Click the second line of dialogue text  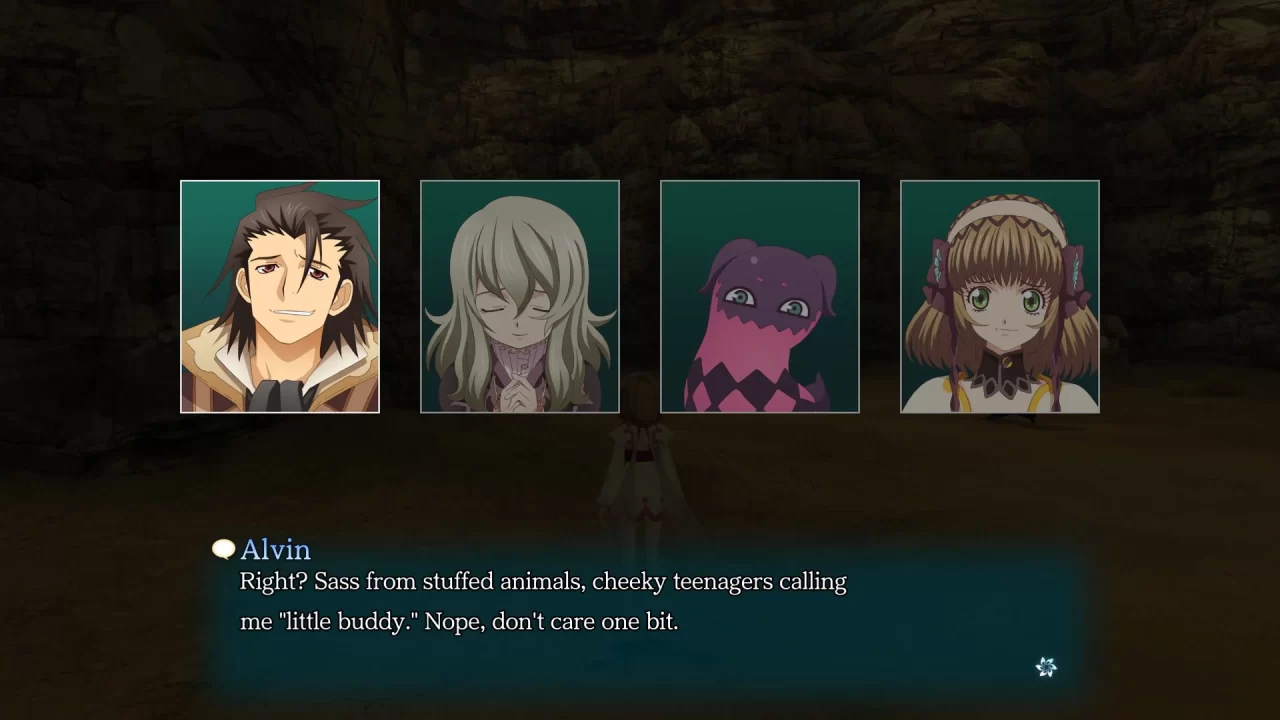(x=460, y=621)
